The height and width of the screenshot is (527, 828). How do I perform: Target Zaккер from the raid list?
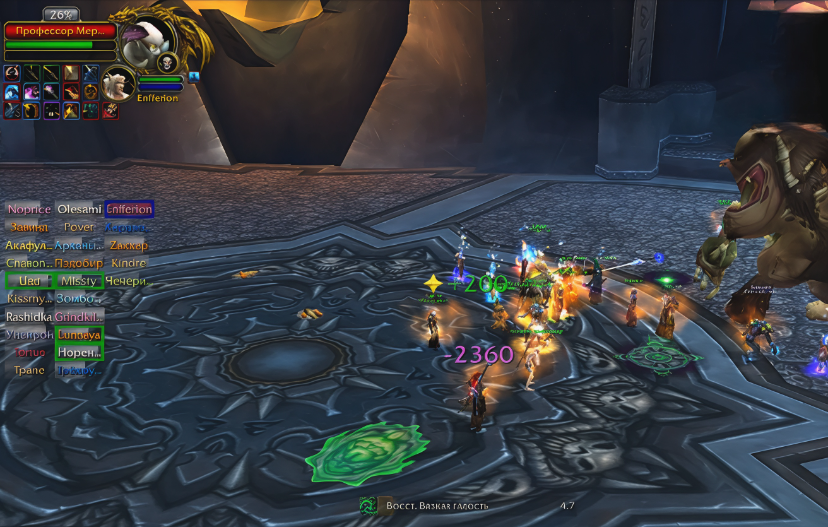129,245
